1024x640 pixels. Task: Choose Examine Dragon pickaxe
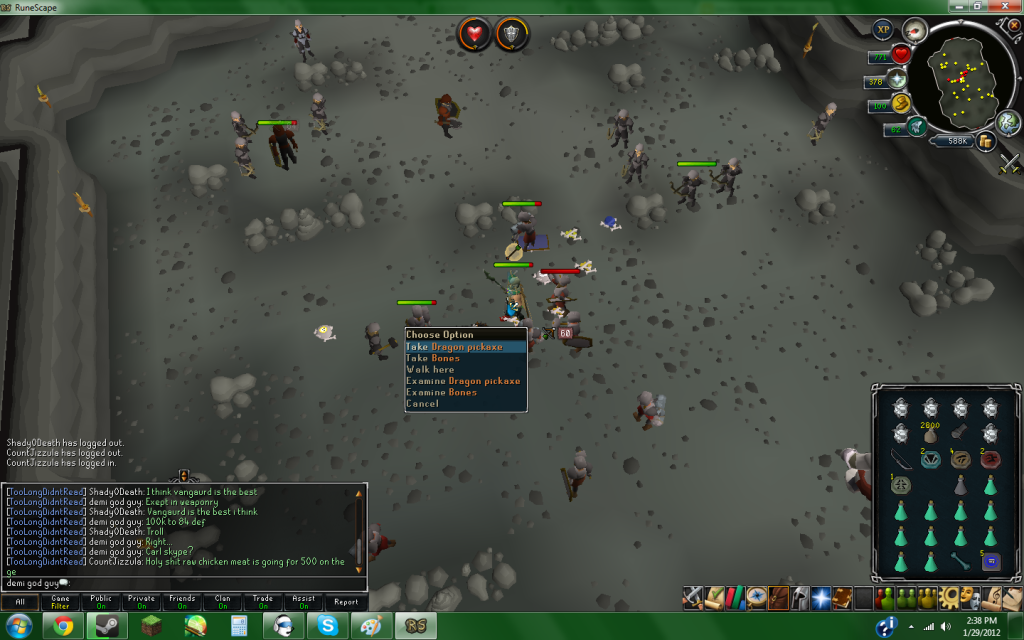tap(463, 381)
